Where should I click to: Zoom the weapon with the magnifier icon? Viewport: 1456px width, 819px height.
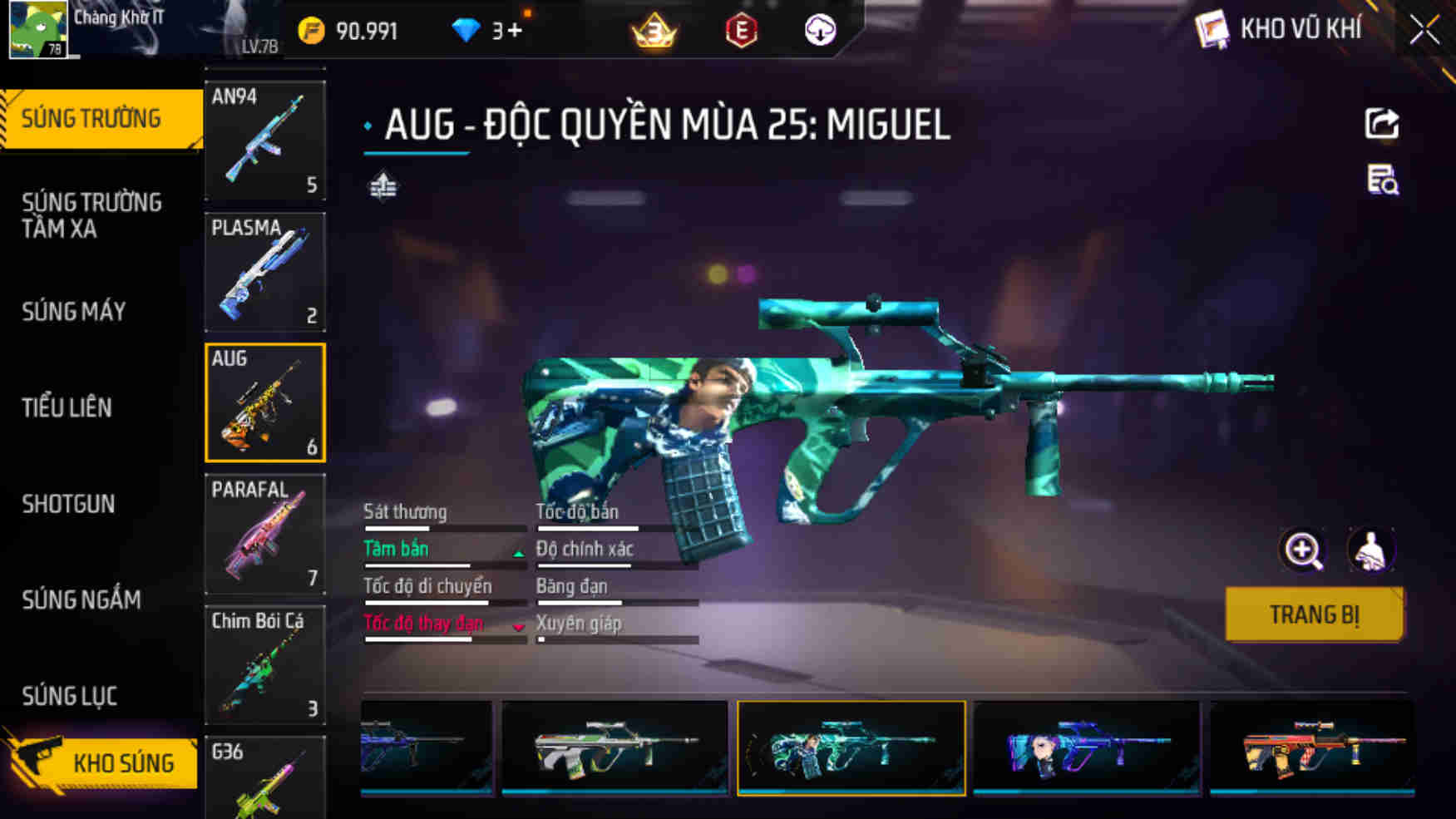pos(1301,550)
